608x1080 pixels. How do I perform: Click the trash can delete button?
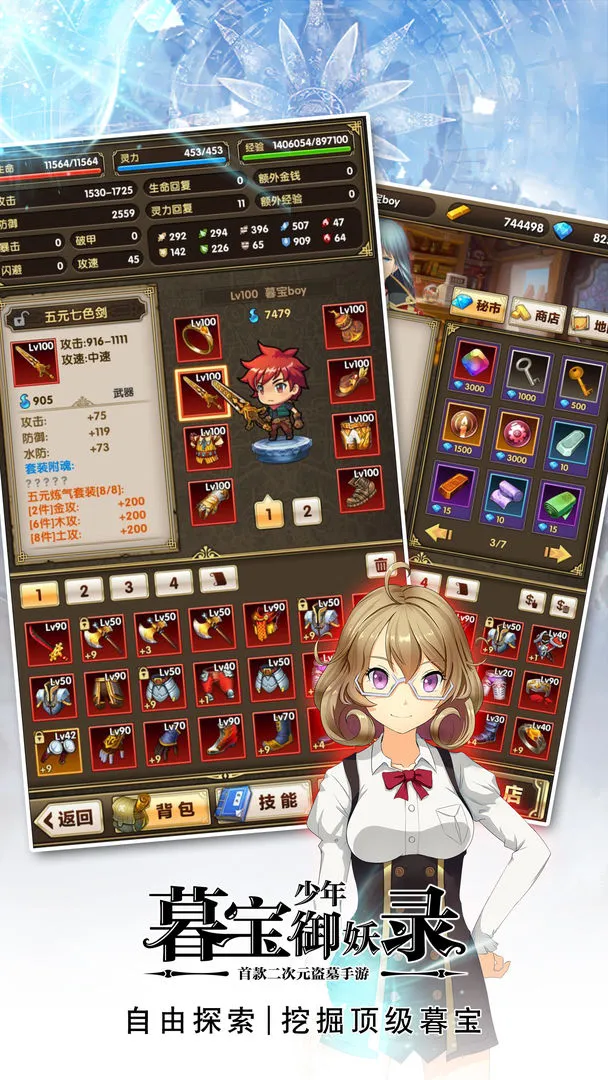380,564
